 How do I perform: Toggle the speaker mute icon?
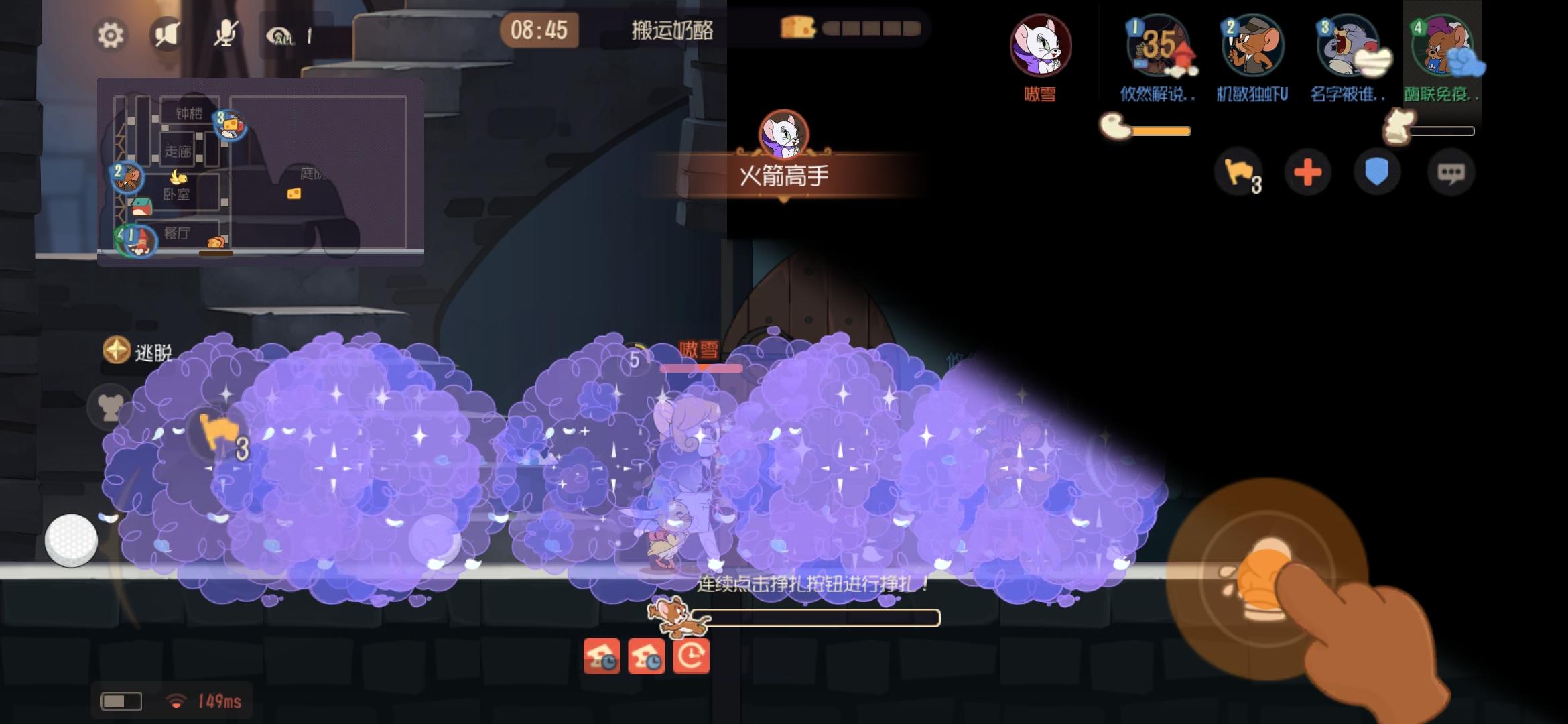click(168, 35)
